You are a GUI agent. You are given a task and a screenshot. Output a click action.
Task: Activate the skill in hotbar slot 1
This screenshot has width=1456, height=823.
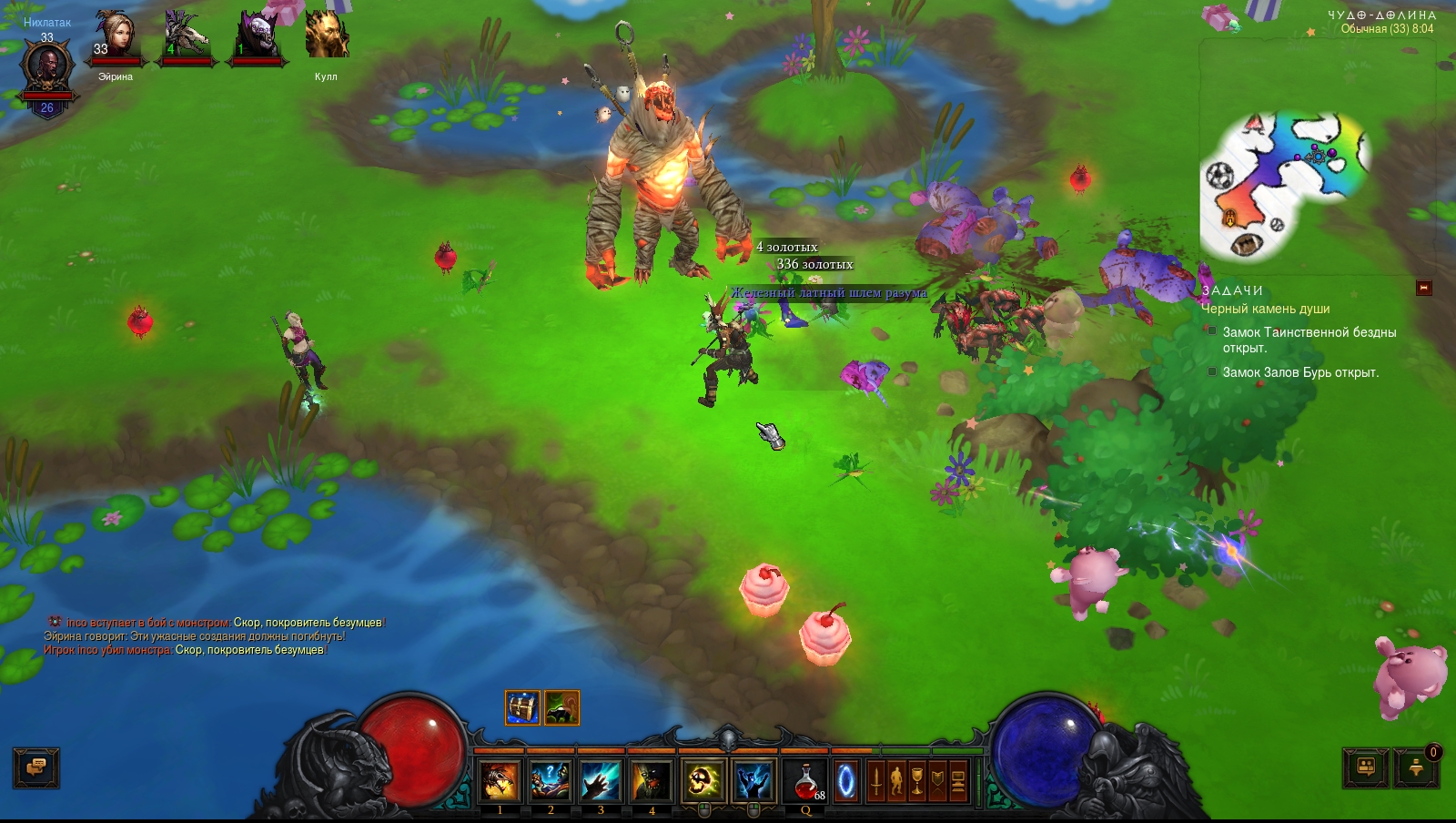[500, 781]
